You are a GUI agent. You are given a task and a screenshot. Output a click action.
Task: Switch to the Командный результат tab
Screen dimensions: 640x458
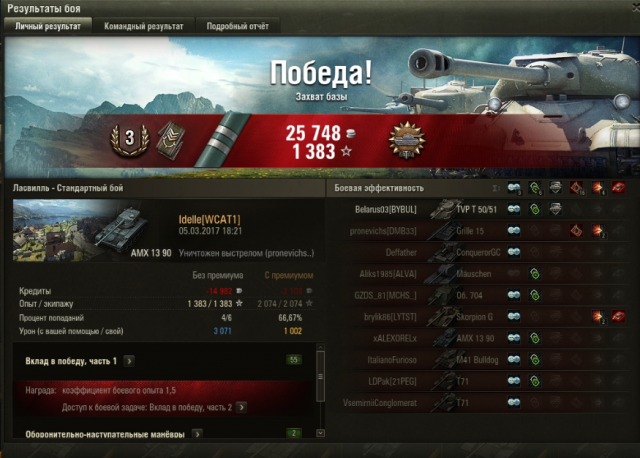[x=143, y=26]
